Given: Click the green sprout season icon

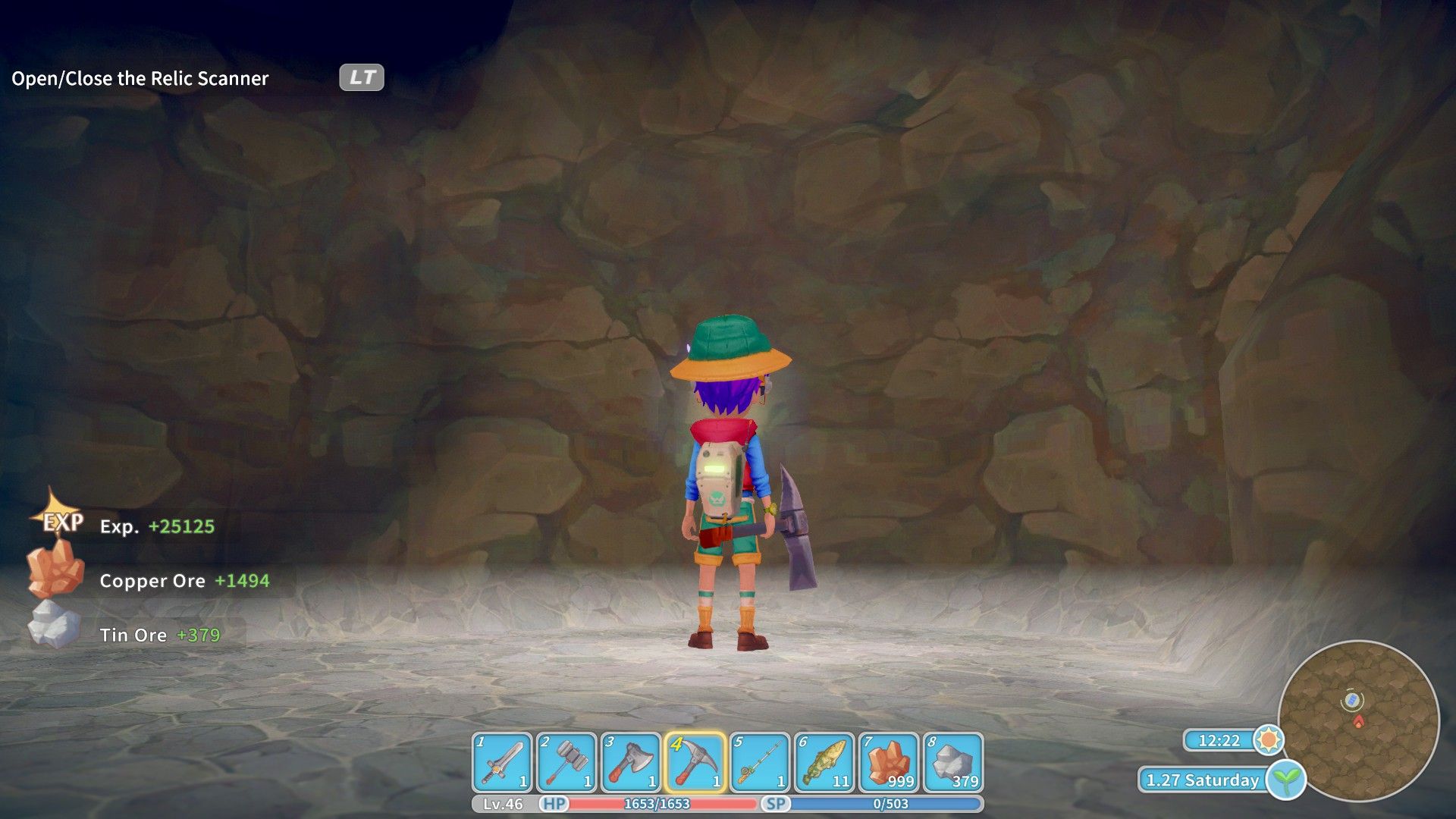Looking at the screenshot, I should (x=1286, y=780).
